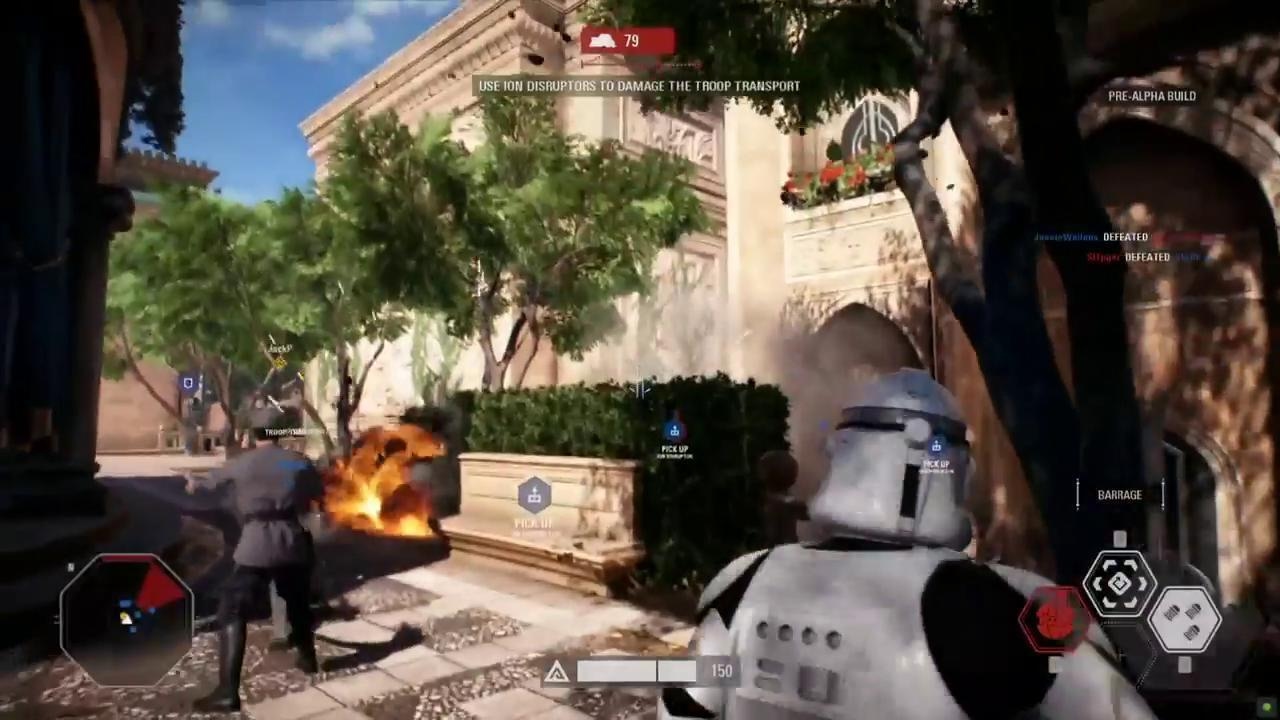Select the red thermal detonator ability icon

click(x=1053, y=620)
